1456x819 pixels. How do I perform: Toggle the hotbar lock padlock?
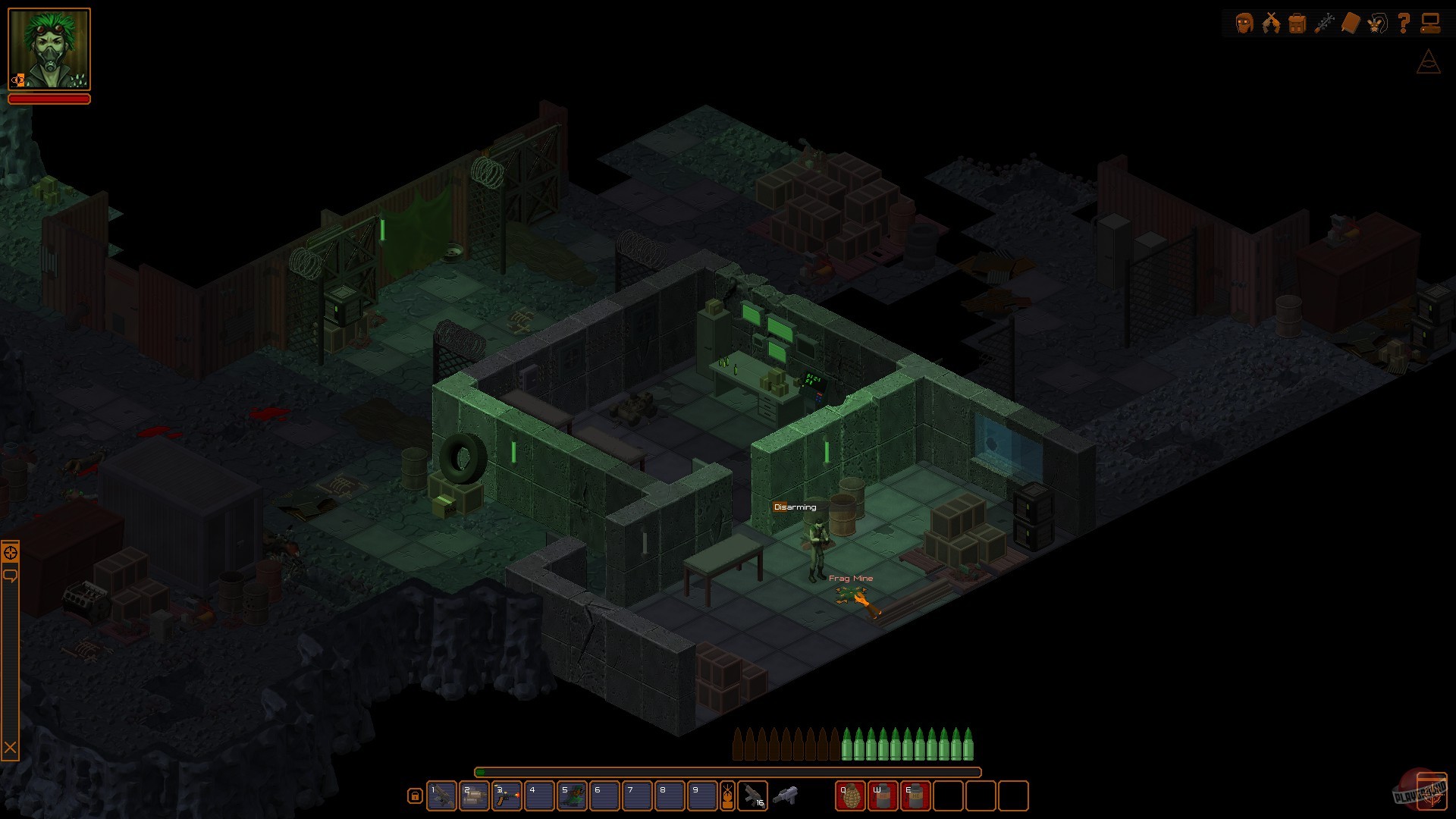coord(414,796)
